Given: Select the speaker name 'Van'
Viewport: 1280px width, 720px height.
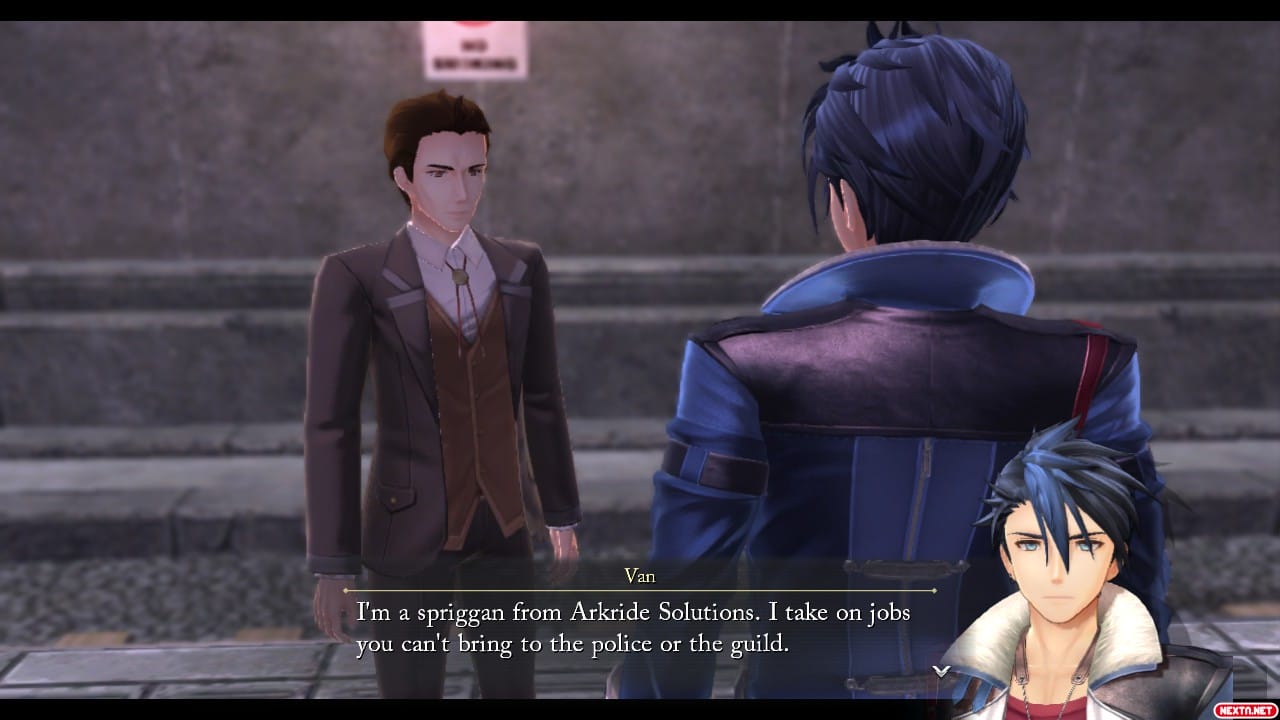Looking at the screenshot, I should (640, 576).
